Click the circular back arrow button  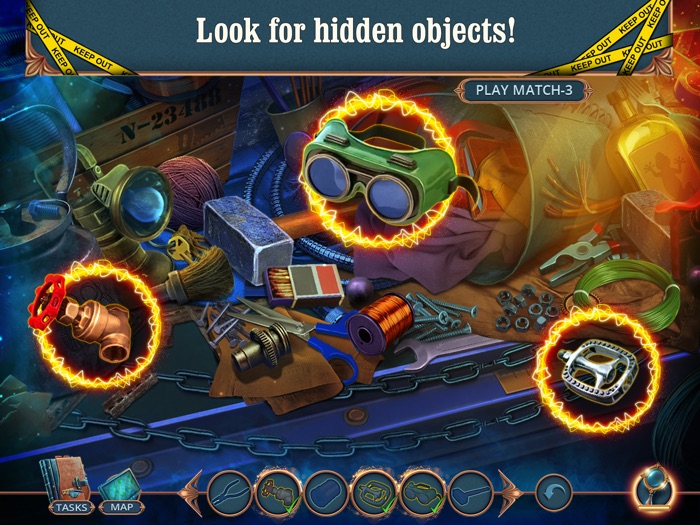(x=553, y=492)
